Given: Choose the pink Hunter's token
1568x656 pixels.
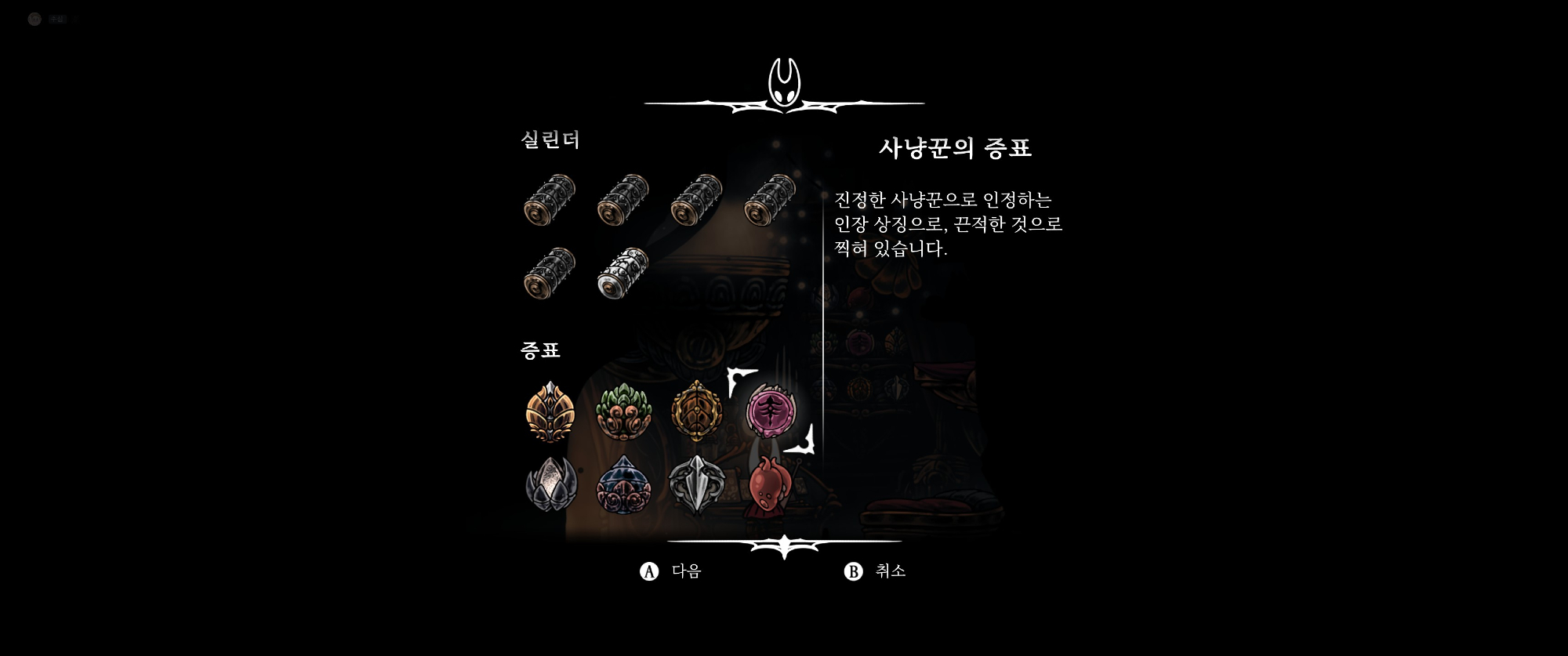Looking at the screenshot, I should [771, 411].
